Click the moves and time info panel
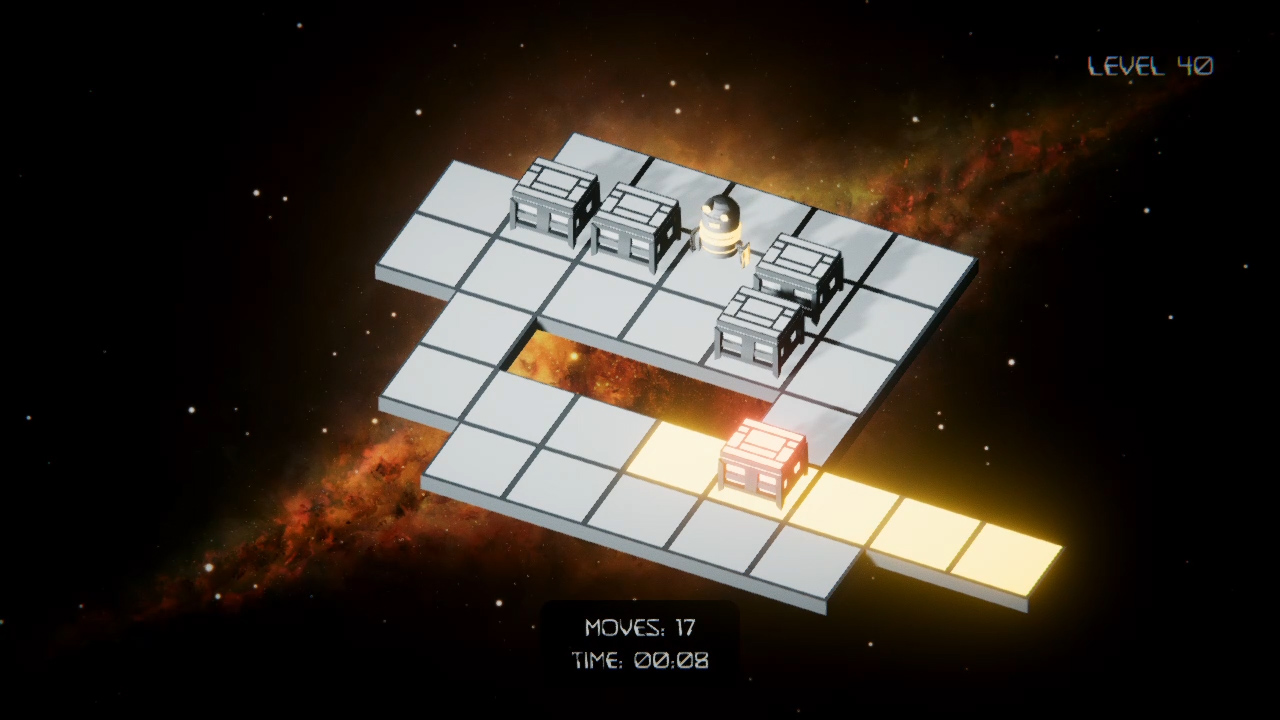This screenshot has width=1280, height=720. coord(644,645)
